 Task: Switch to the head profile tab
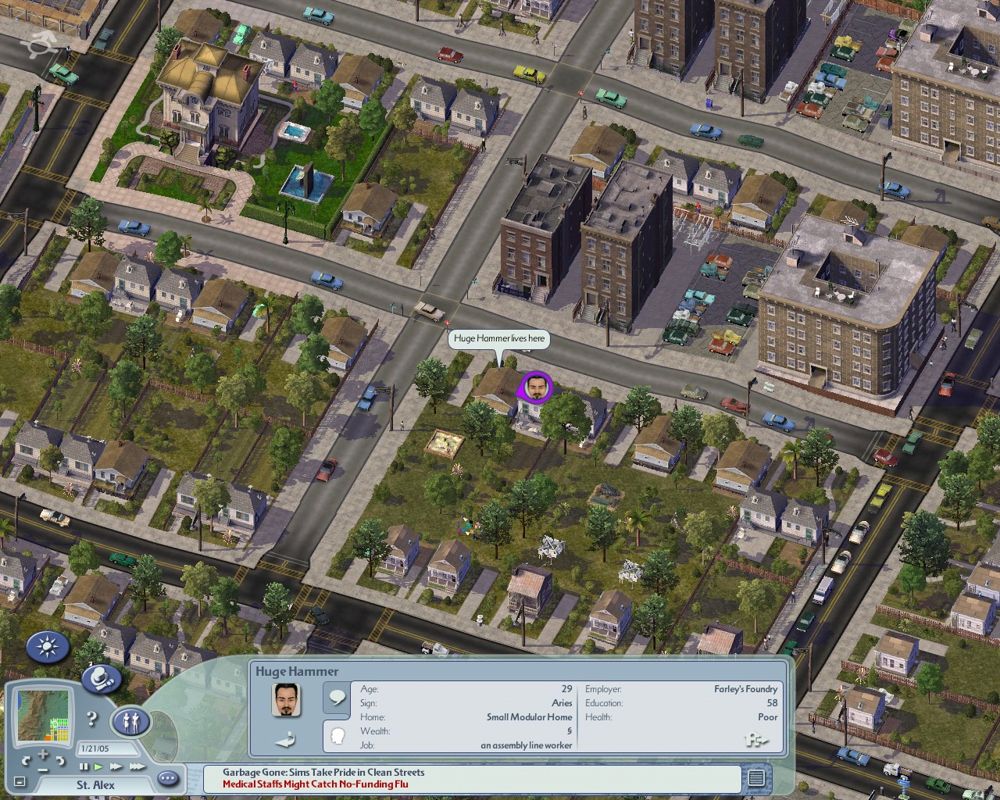coord(337,736)
